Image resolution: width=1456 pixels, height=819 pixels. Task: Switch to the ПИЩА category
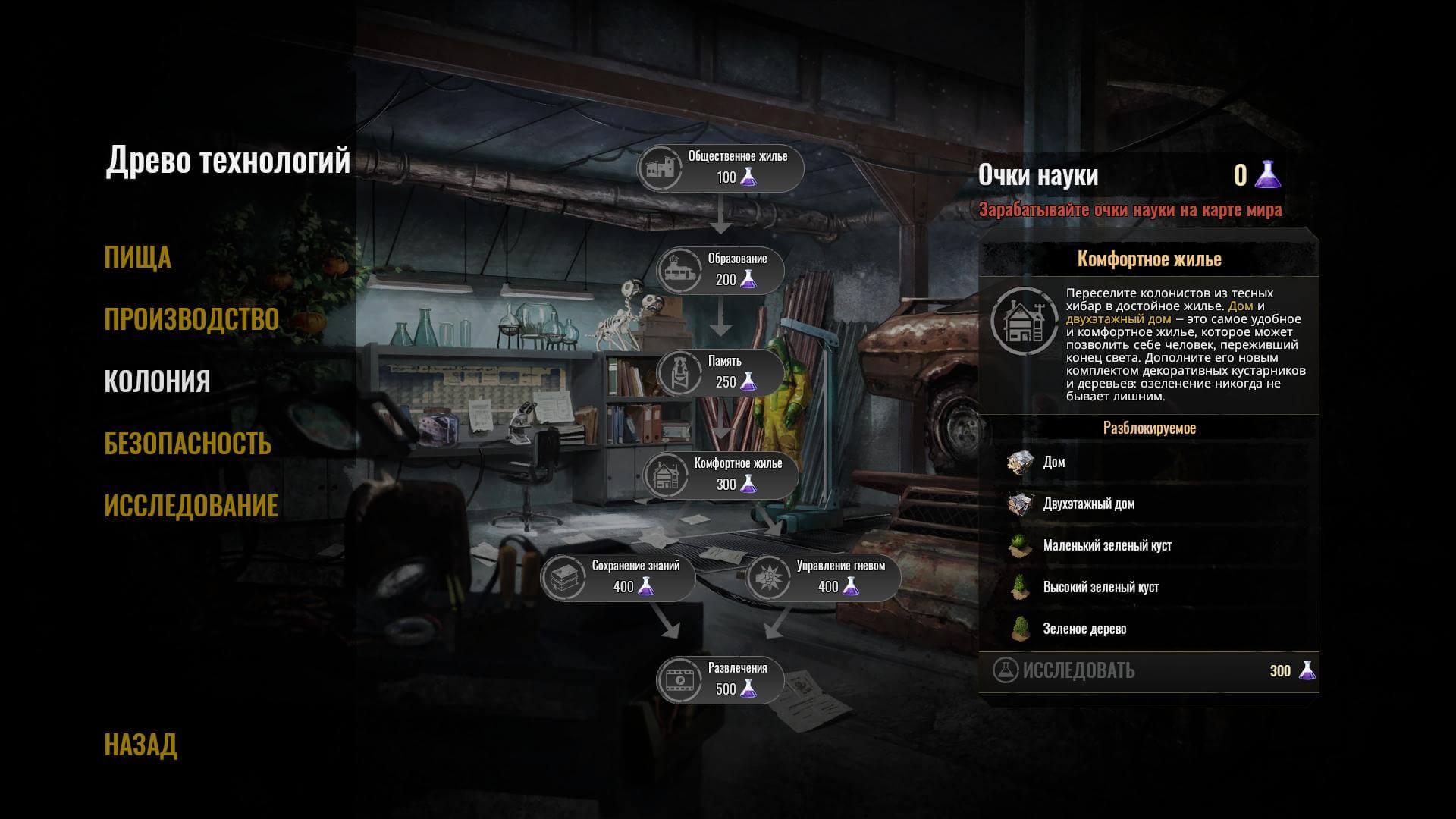point(137,257)
